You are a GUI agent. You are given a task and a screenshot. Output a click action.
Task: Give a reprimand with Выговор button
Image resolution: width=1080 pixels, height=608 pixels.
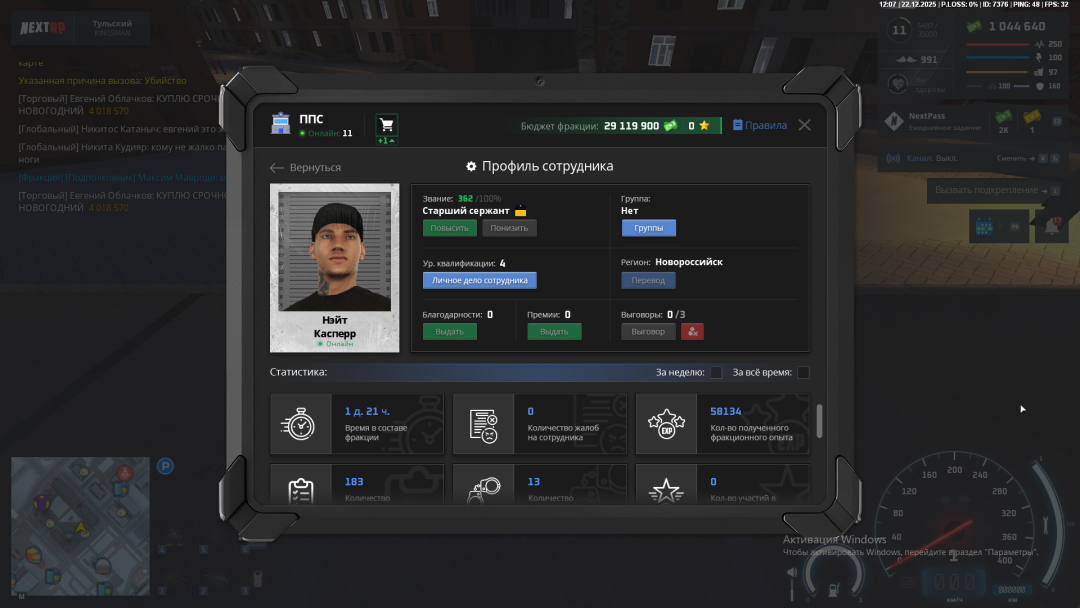[648, 331]
